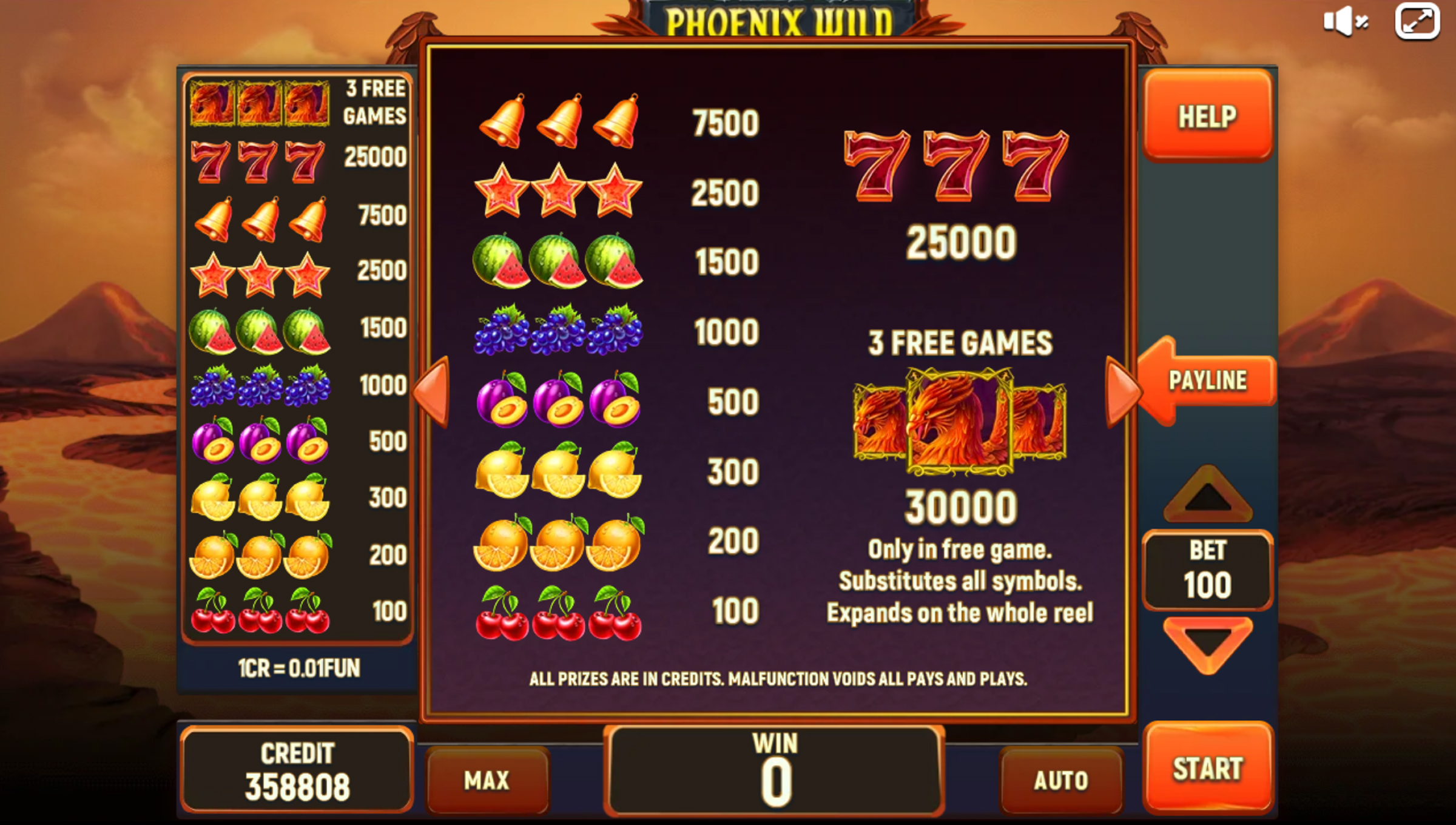Open the HELP screen
This screenshot has width=1456, height=825.
(1207, 115)
